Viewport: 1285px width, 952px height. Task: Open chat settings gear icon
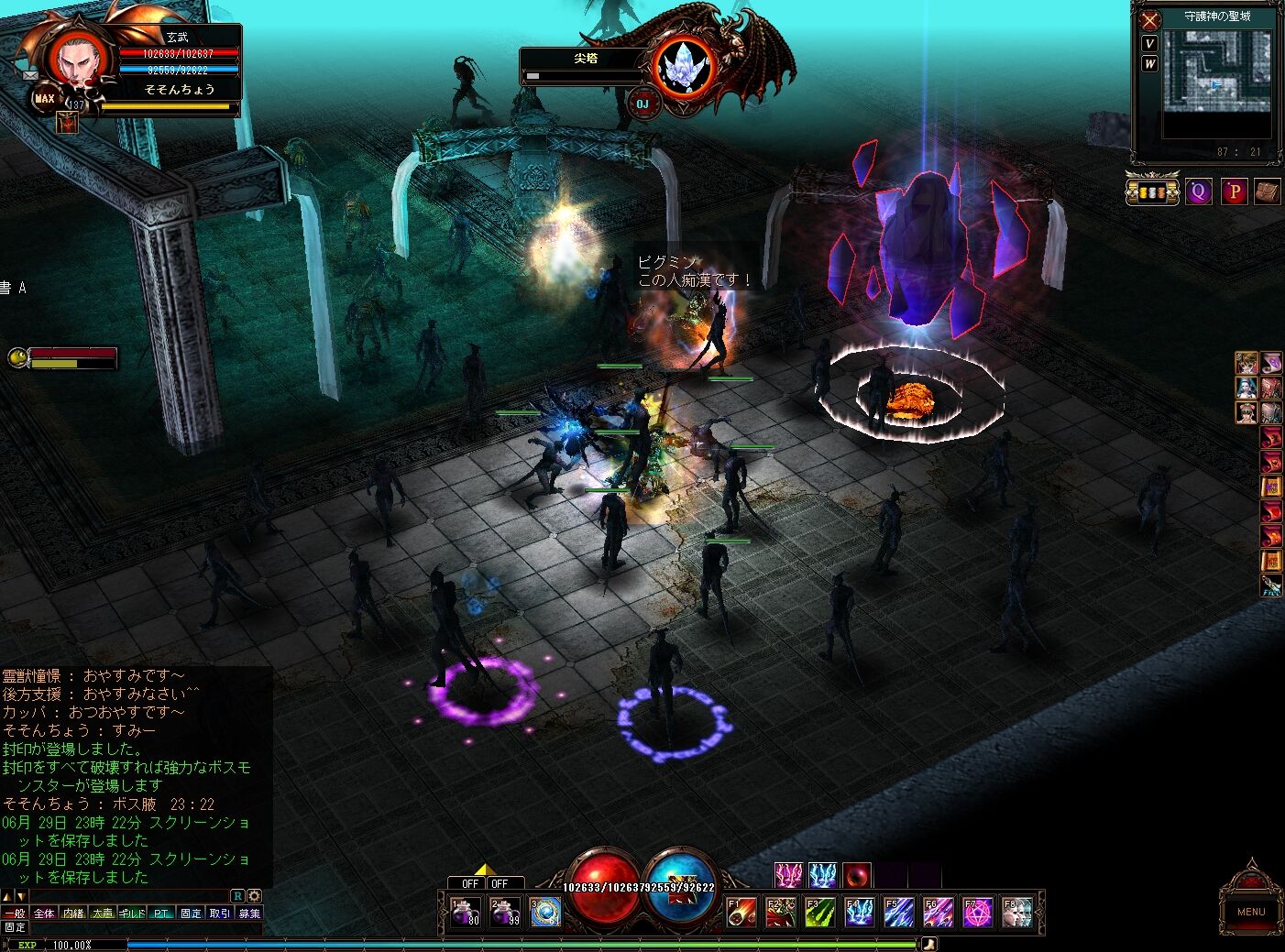254,896
